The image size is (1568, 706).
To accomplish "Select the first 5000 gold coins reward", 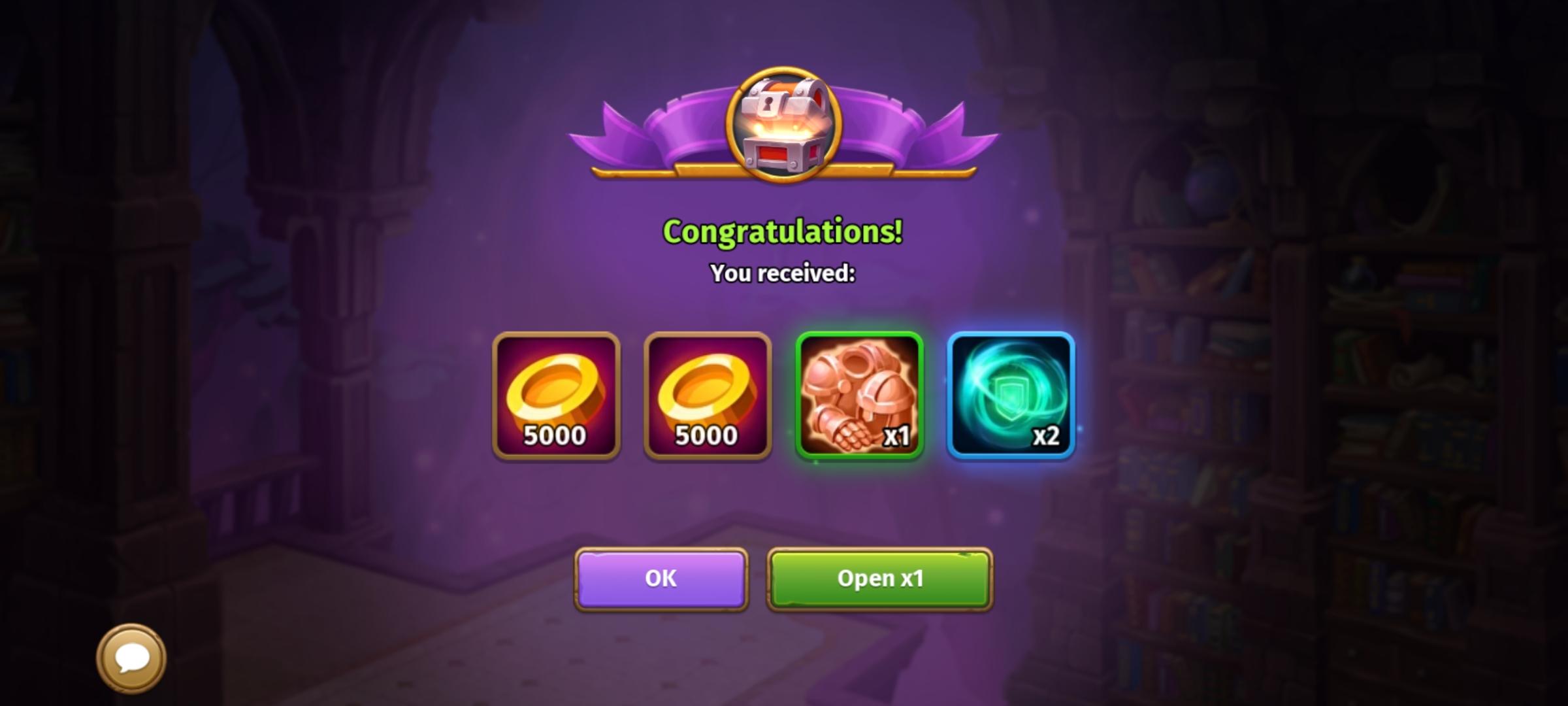I will [x=555, y=395].
